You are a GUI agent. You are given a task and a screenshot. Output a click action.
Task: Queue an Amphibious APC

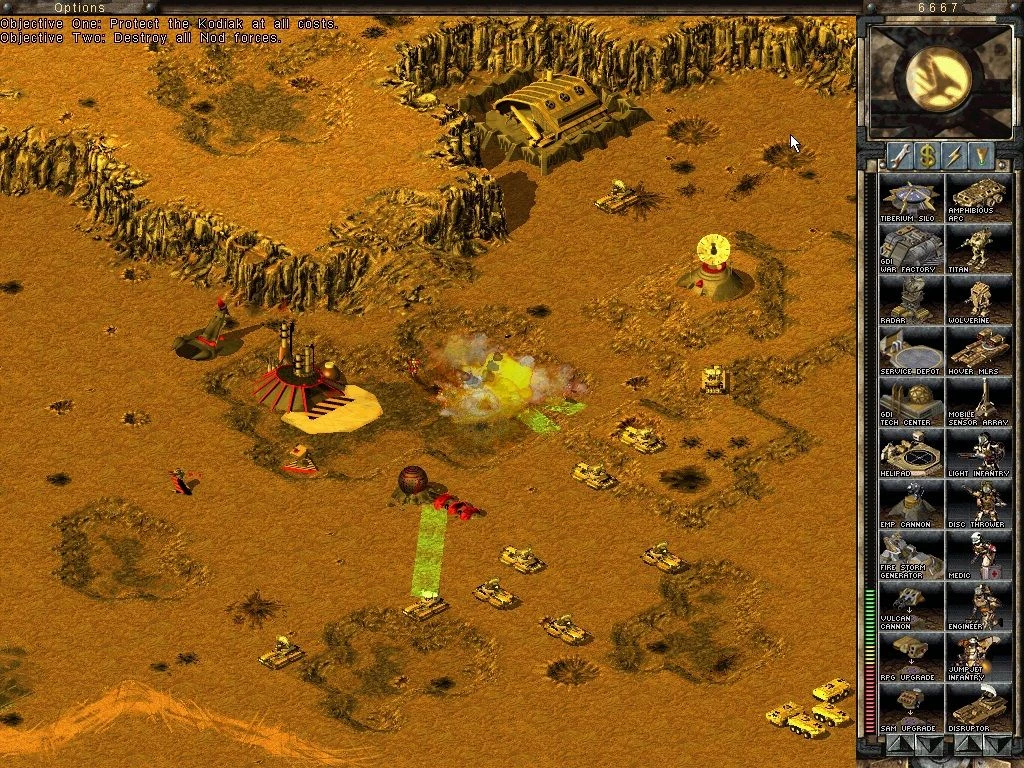click(978, 198)
